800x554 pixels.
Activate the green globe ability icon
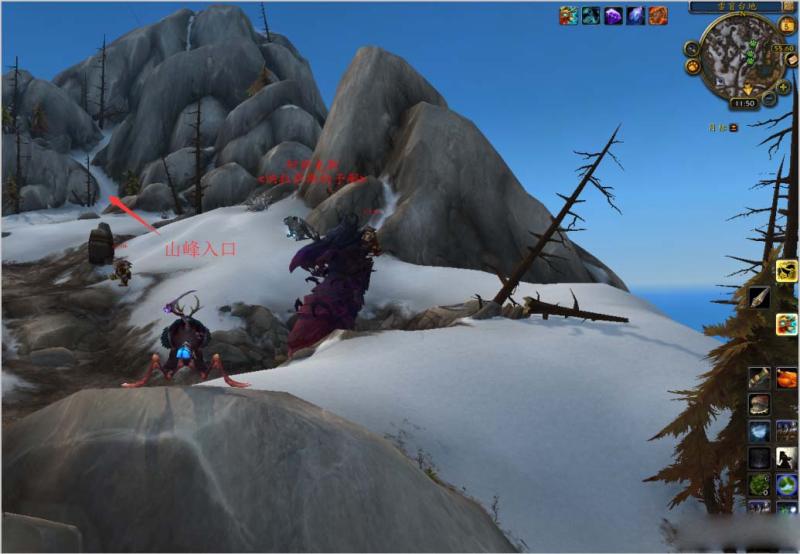[786, 485]
